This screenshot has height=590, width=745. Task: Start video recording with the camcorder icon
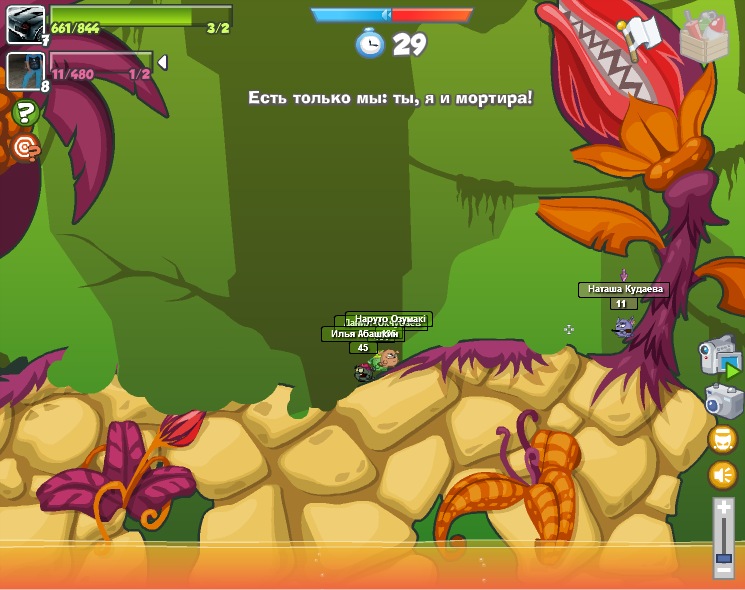coord(720,356)
